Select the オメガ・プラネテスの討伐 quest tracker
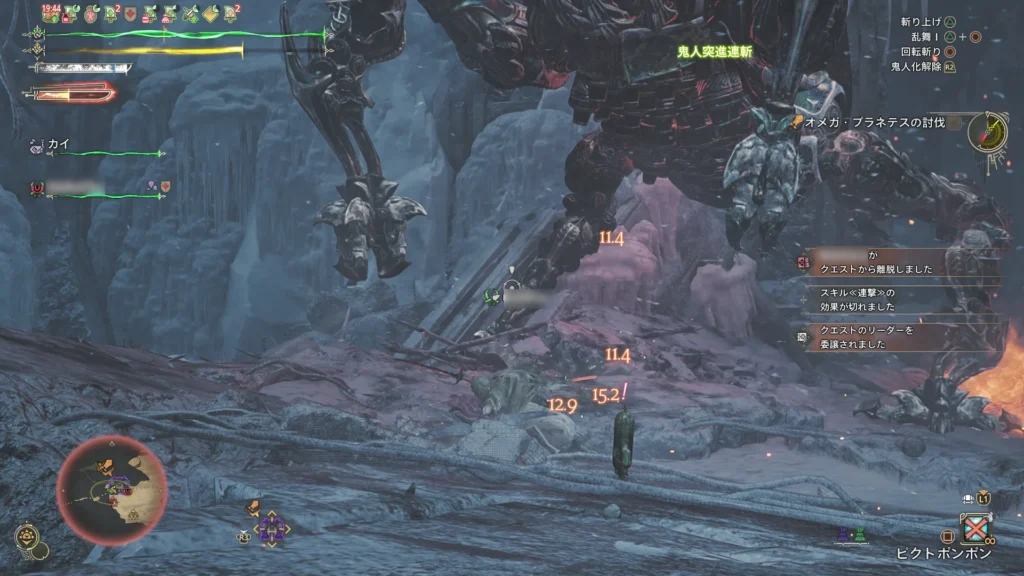The height and width of the screenshot is (576, 1024). coord(872,122)
